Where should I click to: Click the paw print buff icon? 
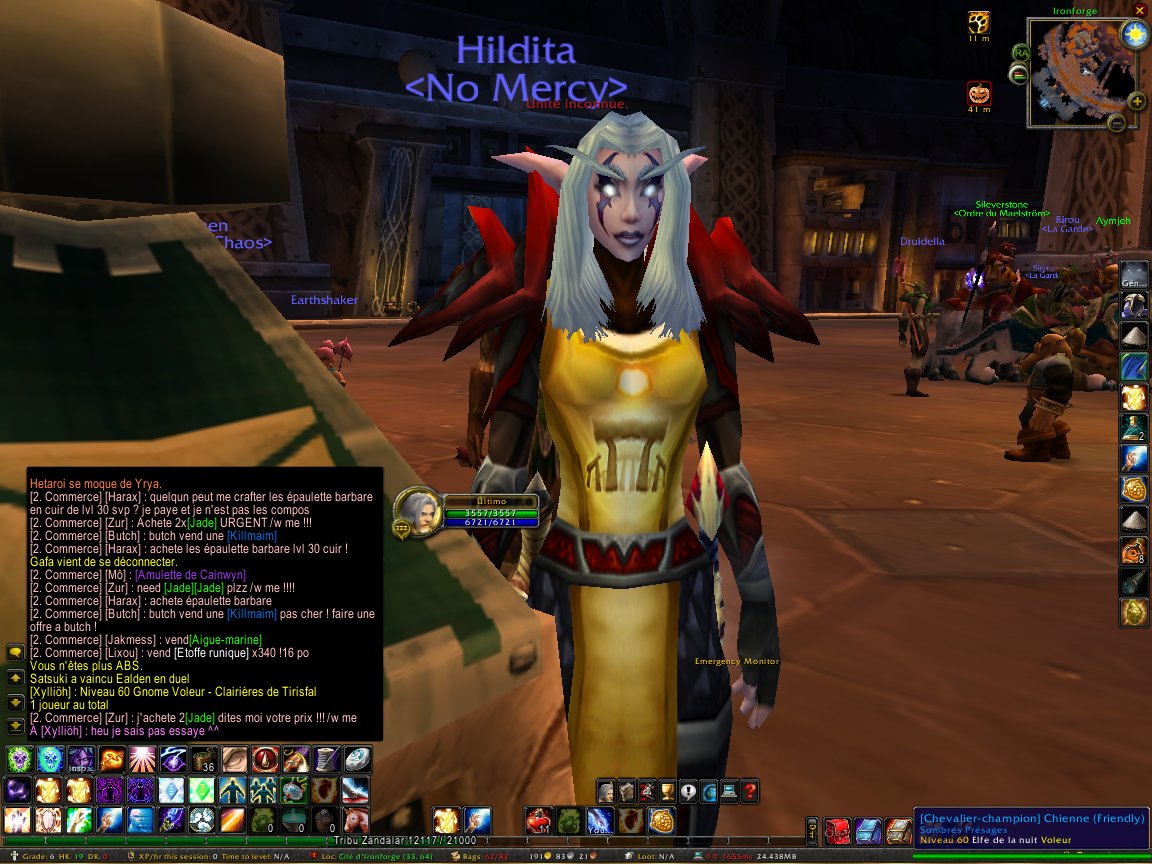(979, 22)
